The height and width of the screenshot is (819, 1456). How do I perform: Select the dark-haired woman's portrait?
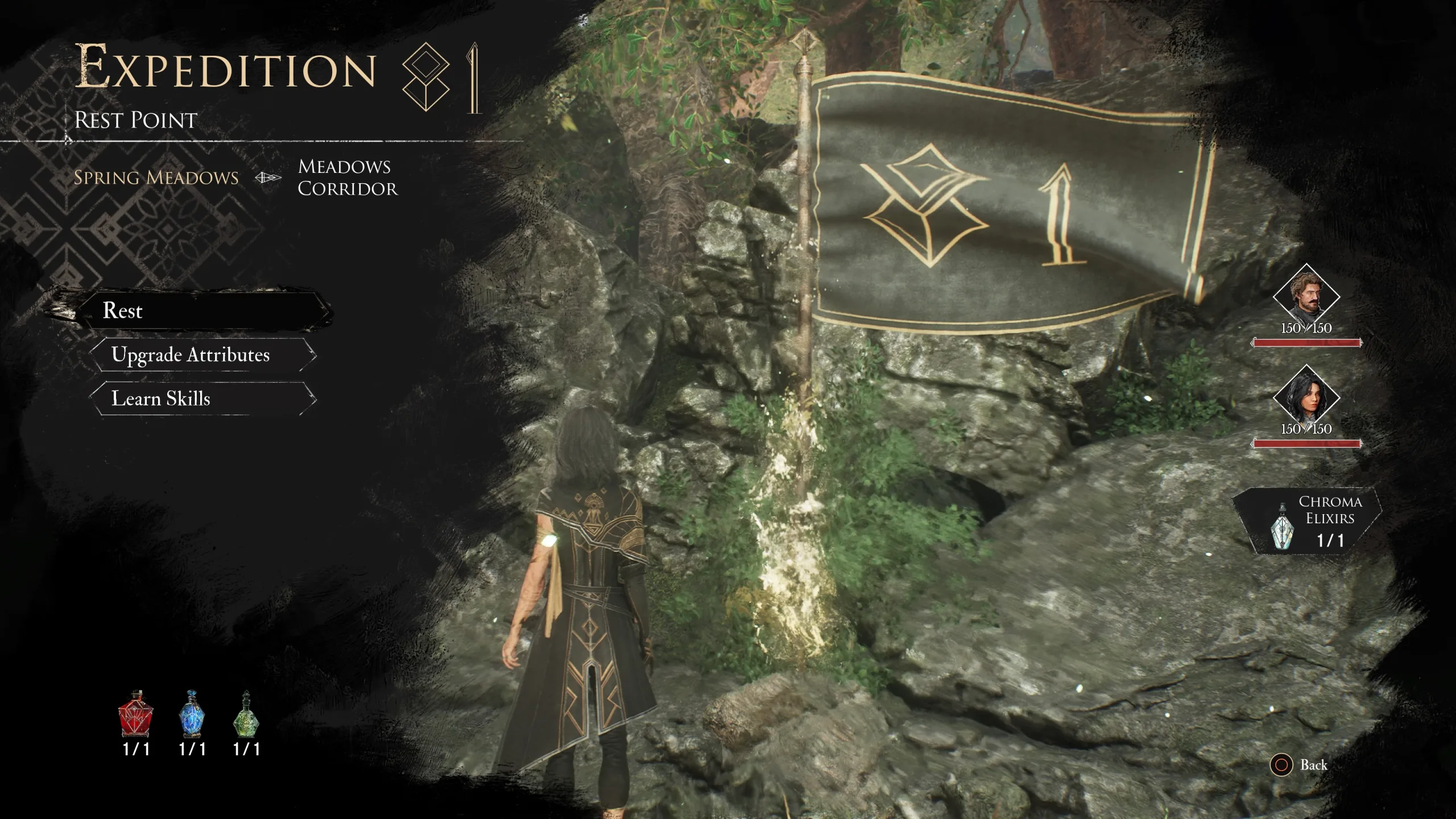[1306, 398]
